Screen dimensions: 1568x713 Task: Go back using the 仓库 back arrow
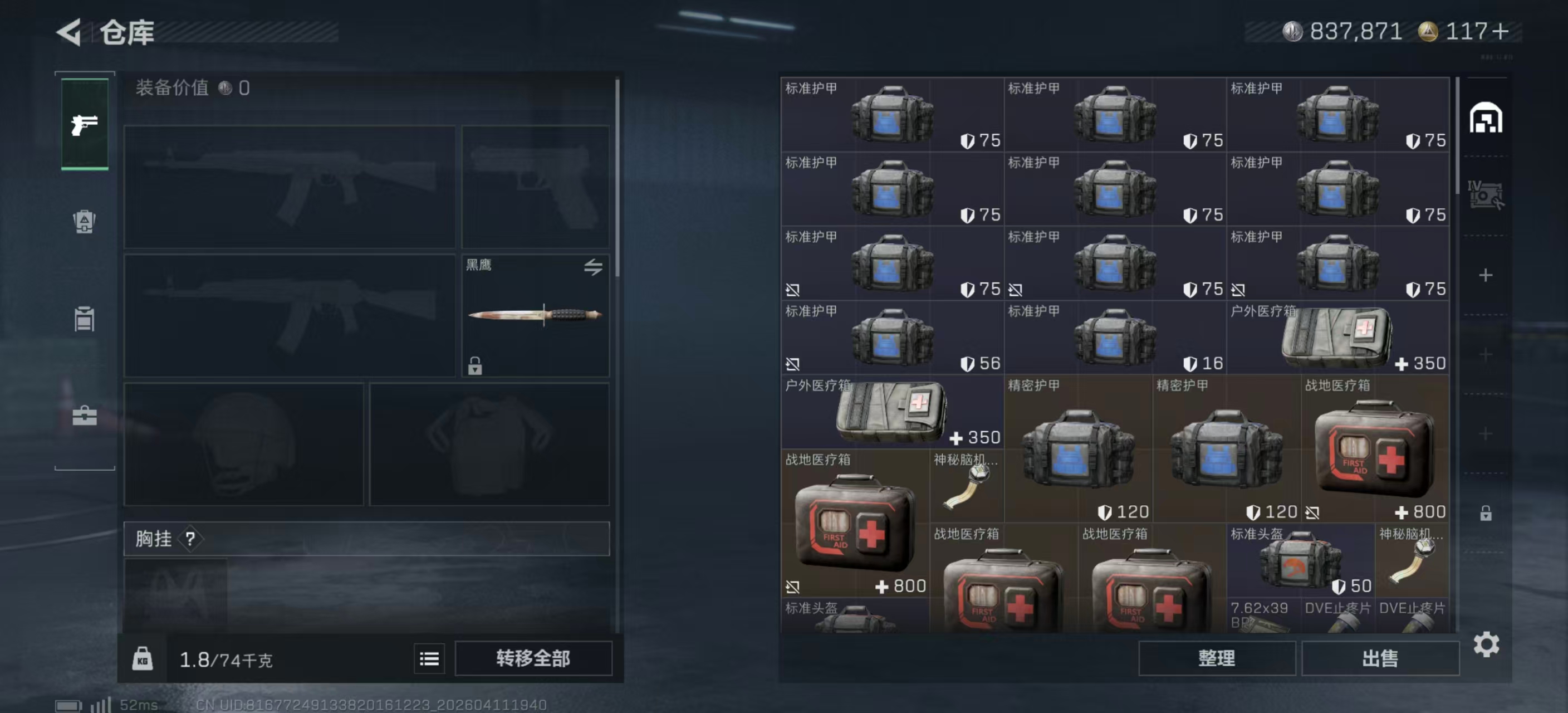(69, 32)
